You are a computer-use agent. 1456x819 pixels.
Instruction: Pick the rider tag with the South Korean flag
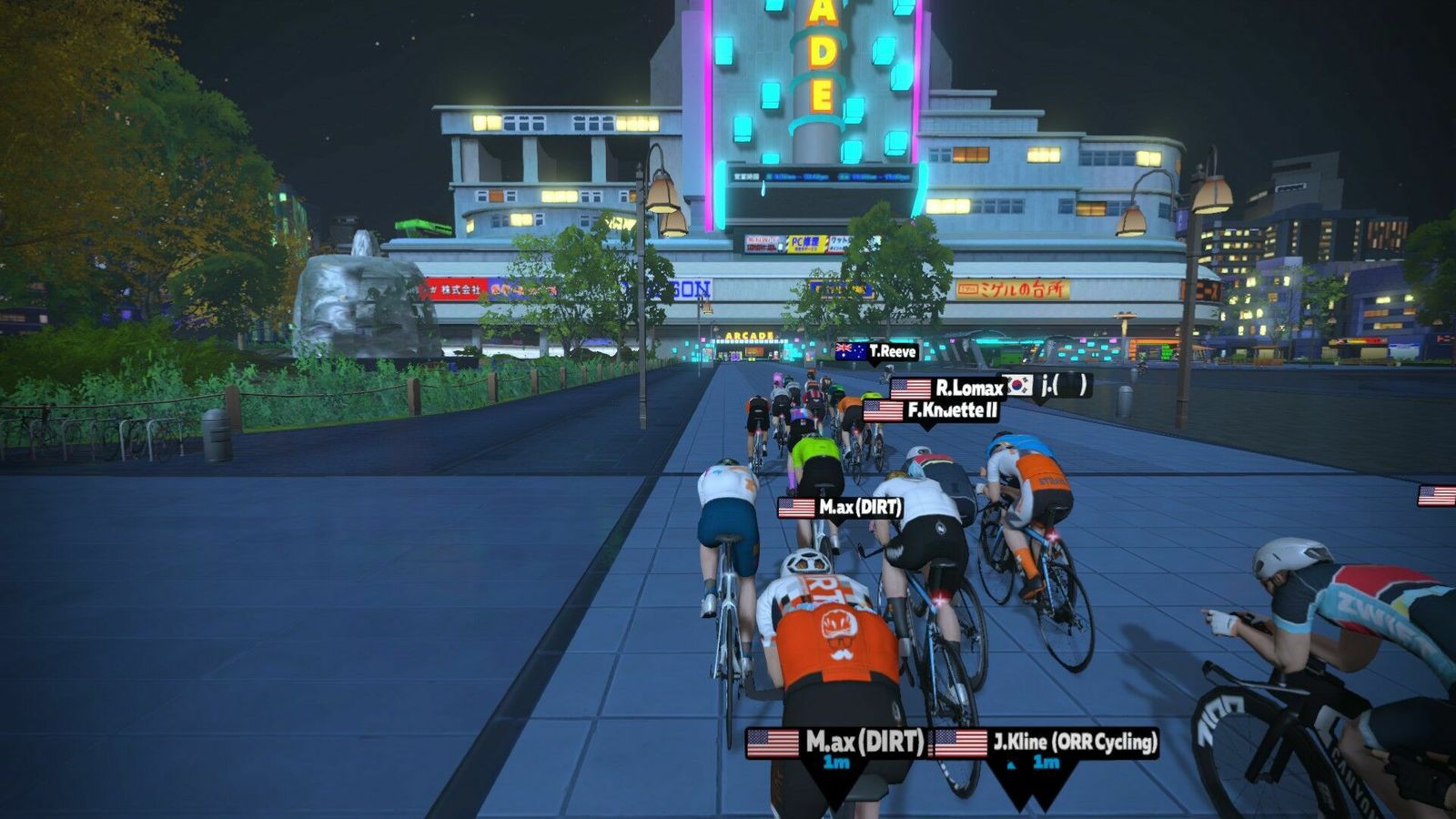1046,386
